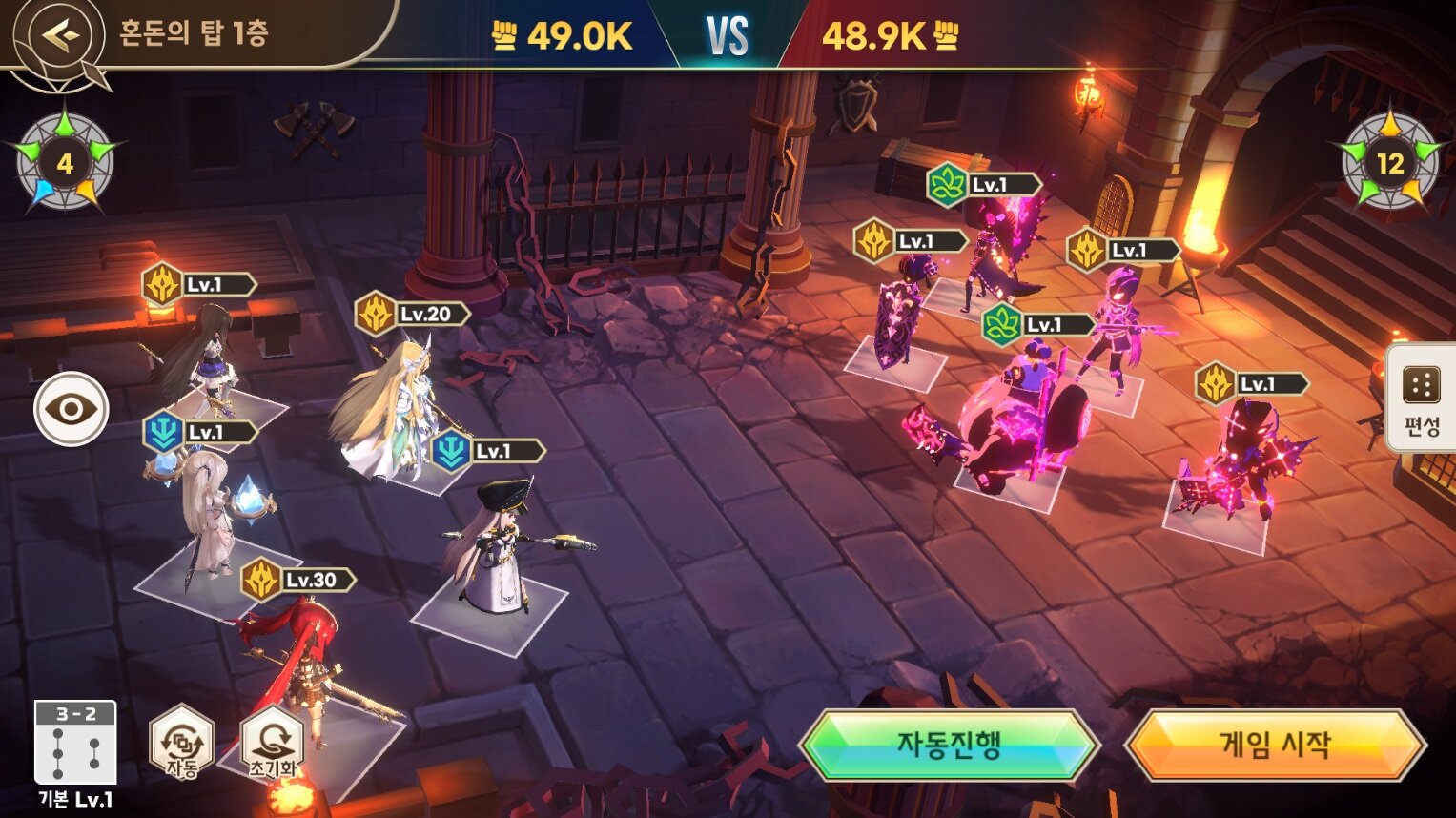Reset the lineup with 초기화
The width and height of the screenshot is (1456, 818).
click(273, 743)
